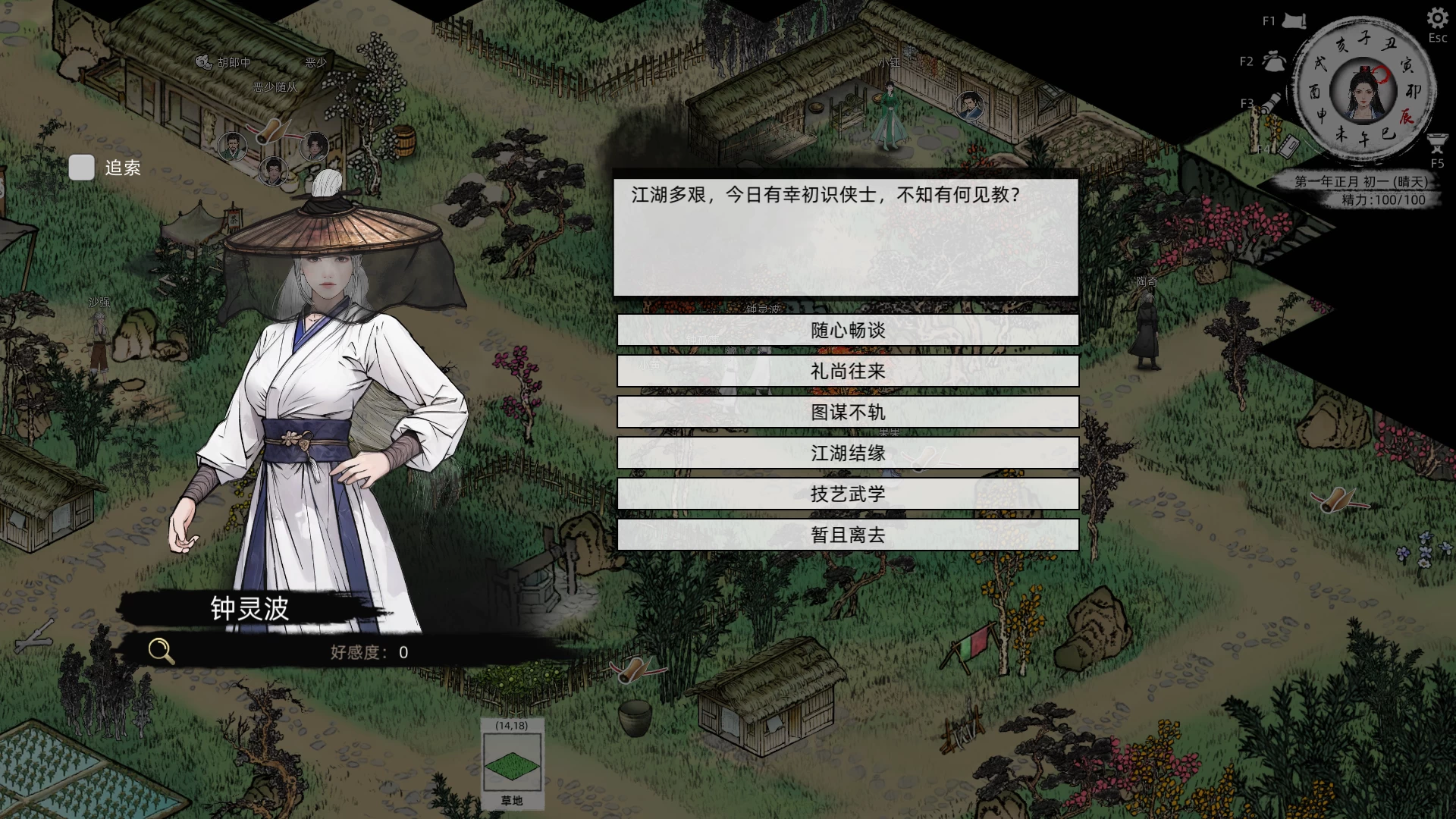The width and height of the screenshot is (1456, 819).
Task: Enable the 追索 tracking checkbox
Action: click(x=81, y=168)
